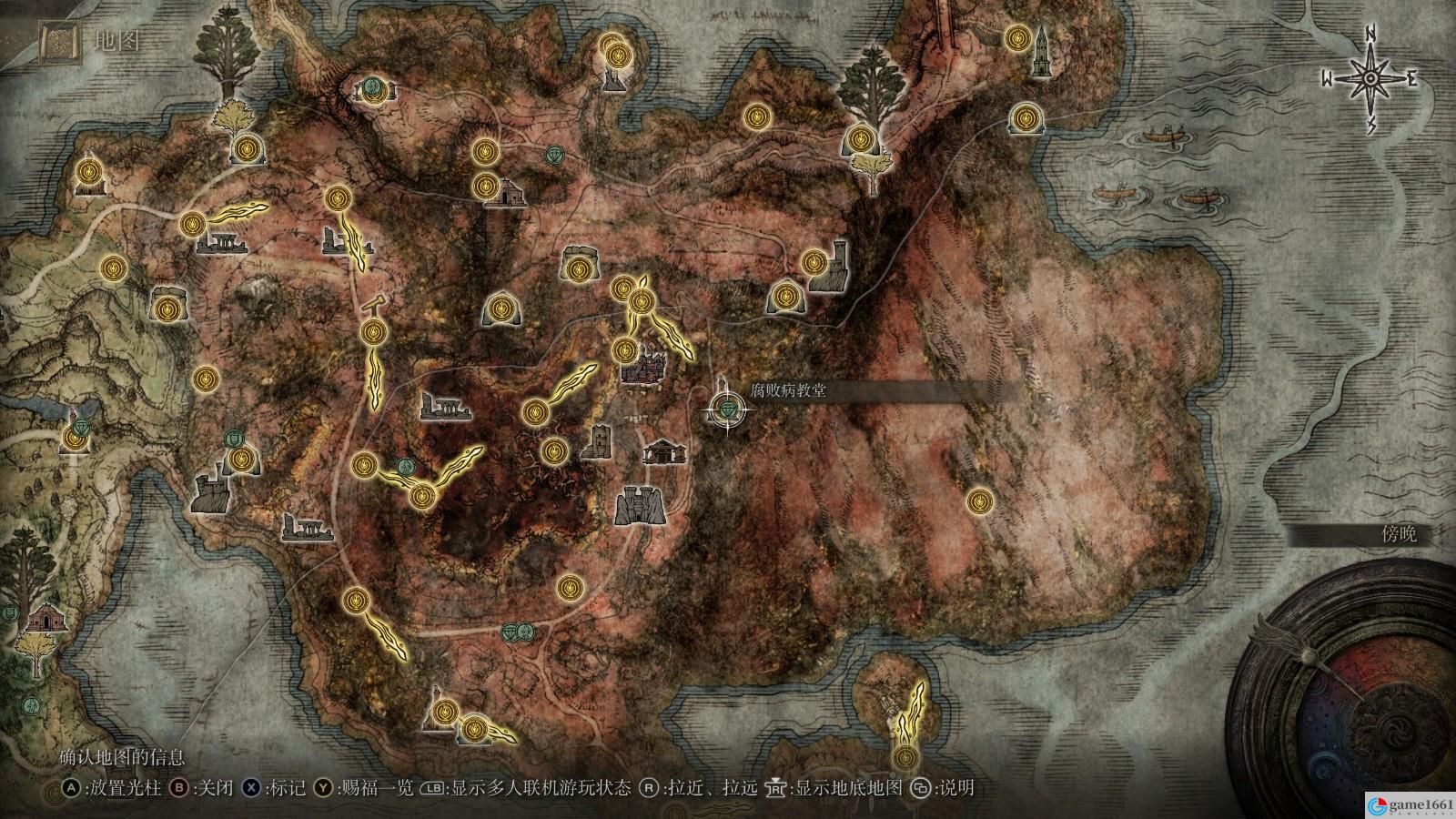The height and width of the screenshot is (819, 1456).
Task: Choose the columned temple landmark icon
Action: pyautogui.click(x=662, y=451)
